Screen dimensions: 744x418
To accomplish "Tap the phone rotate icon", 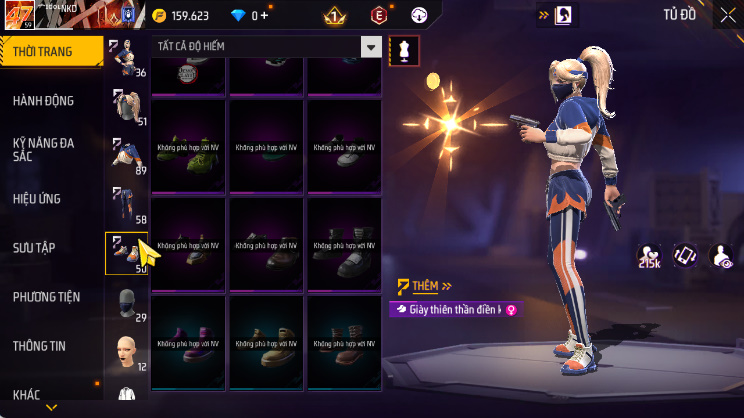I will click(686, 256).
